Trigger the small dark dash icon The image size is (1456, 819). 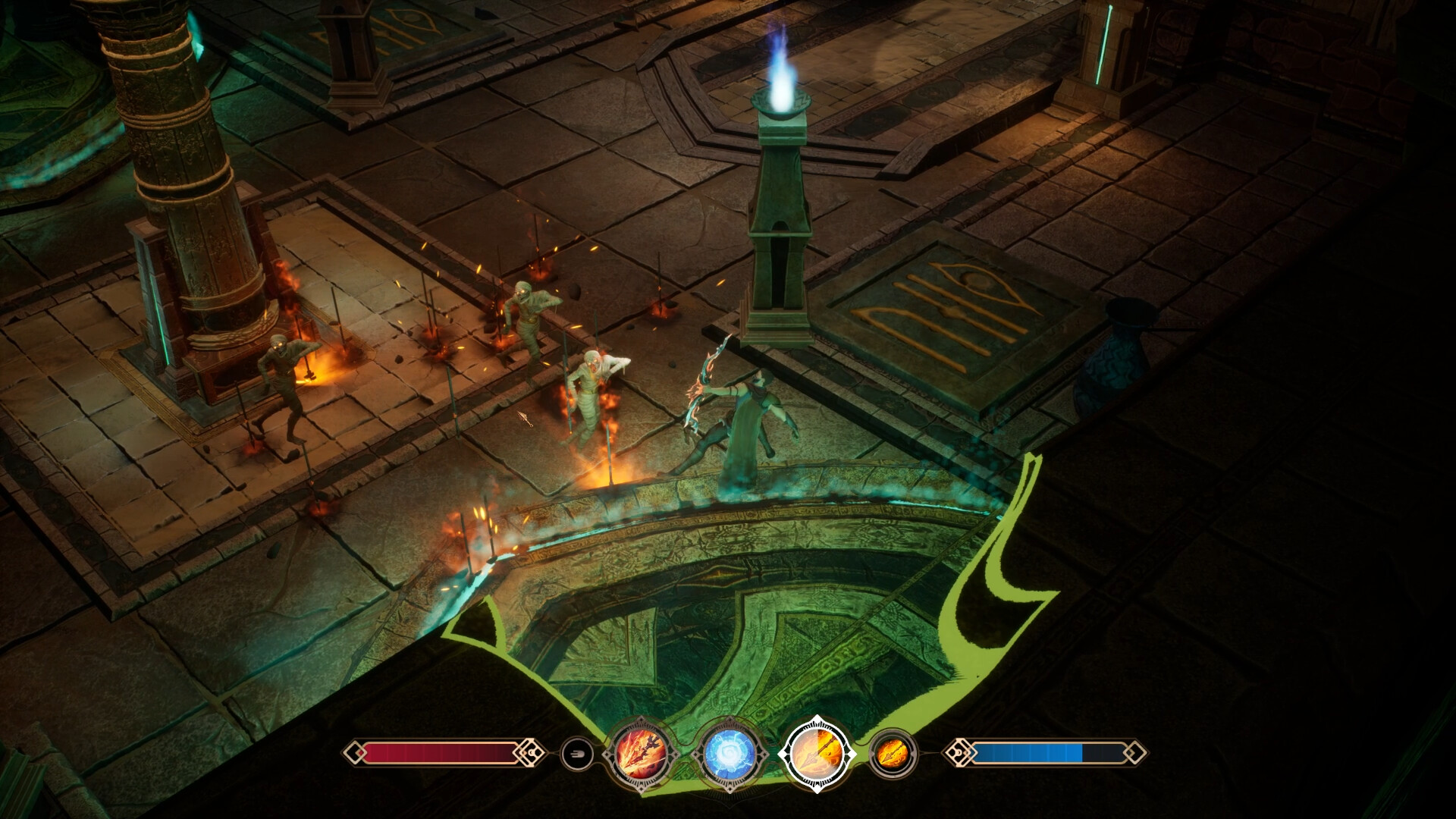[576, 754]
